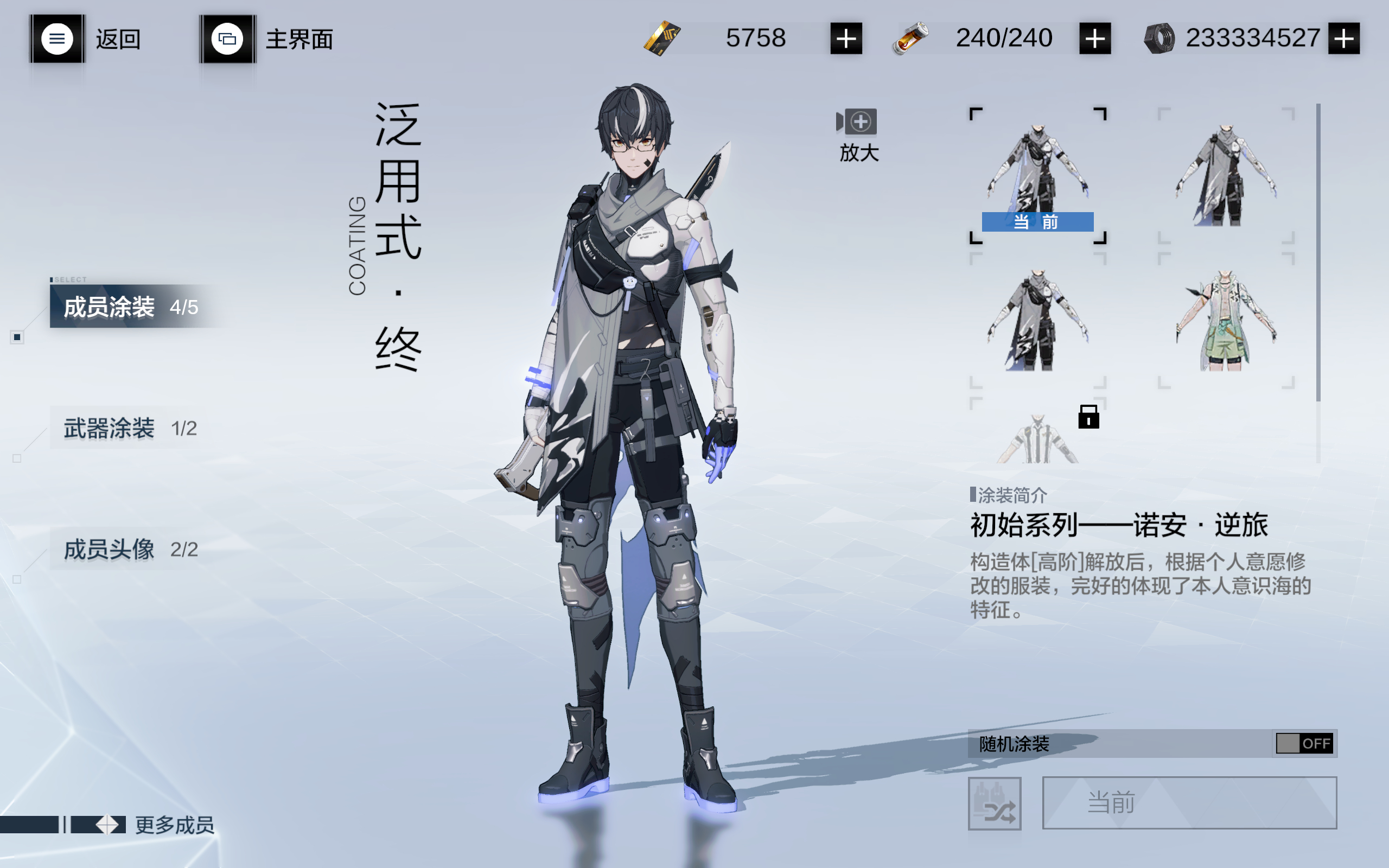
Task: Select the locked white striped coating
Action: [x=1038, y=437]
